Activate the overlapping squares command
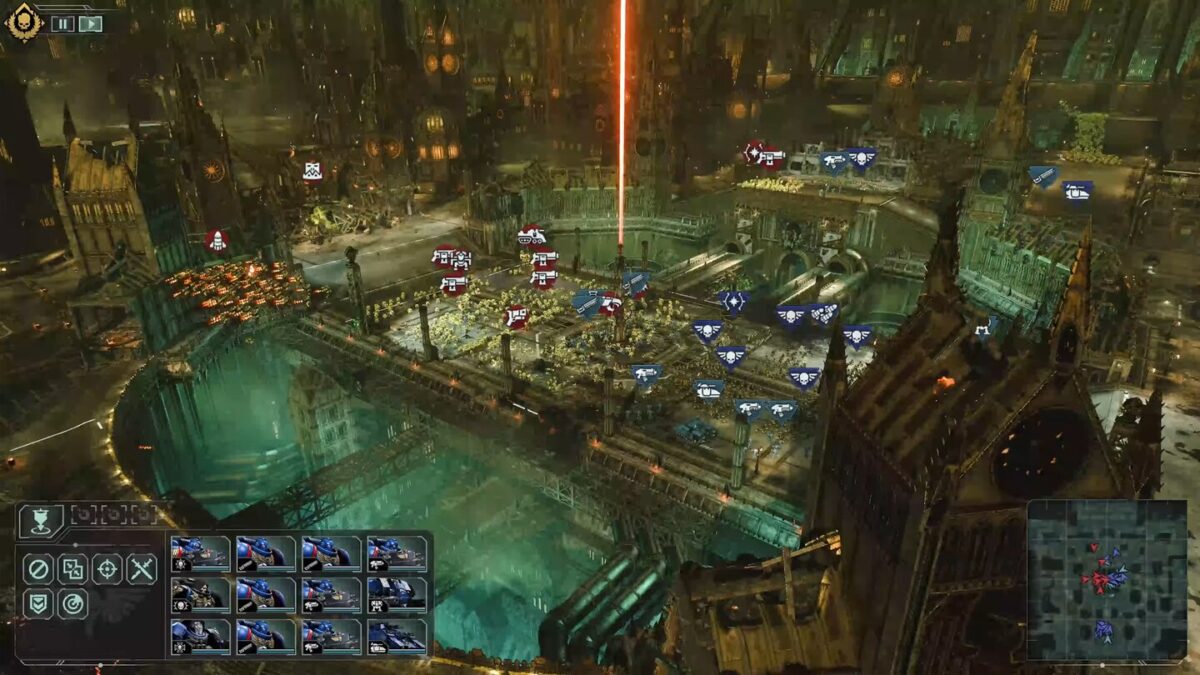Image resolution: width=1200 pixels, height=675 pixels. tap(72, 569)
